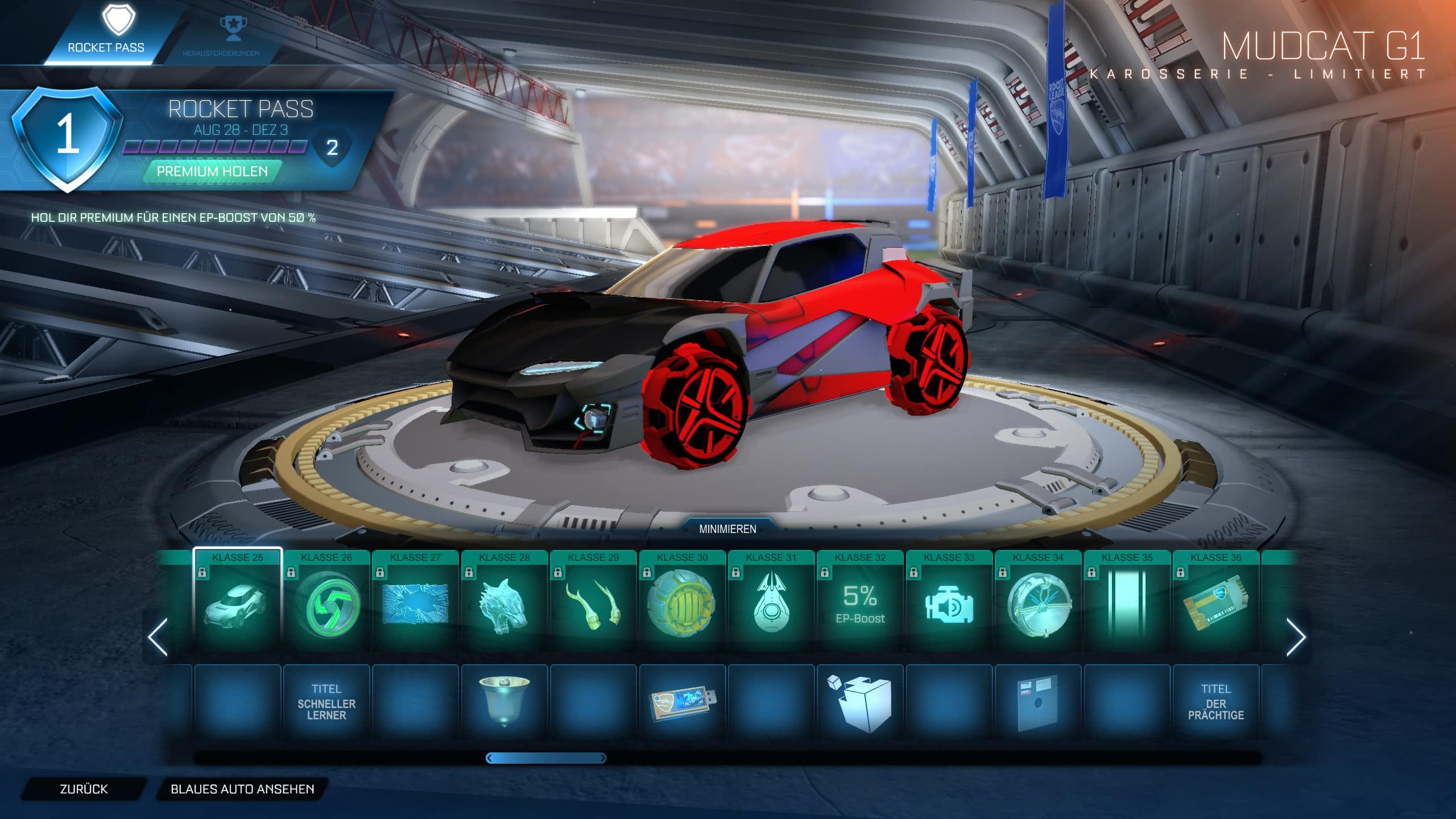This screenshot has height=819, width=1456.
Task: Click the golden ball item in Klasse 30
Action: 682,604
